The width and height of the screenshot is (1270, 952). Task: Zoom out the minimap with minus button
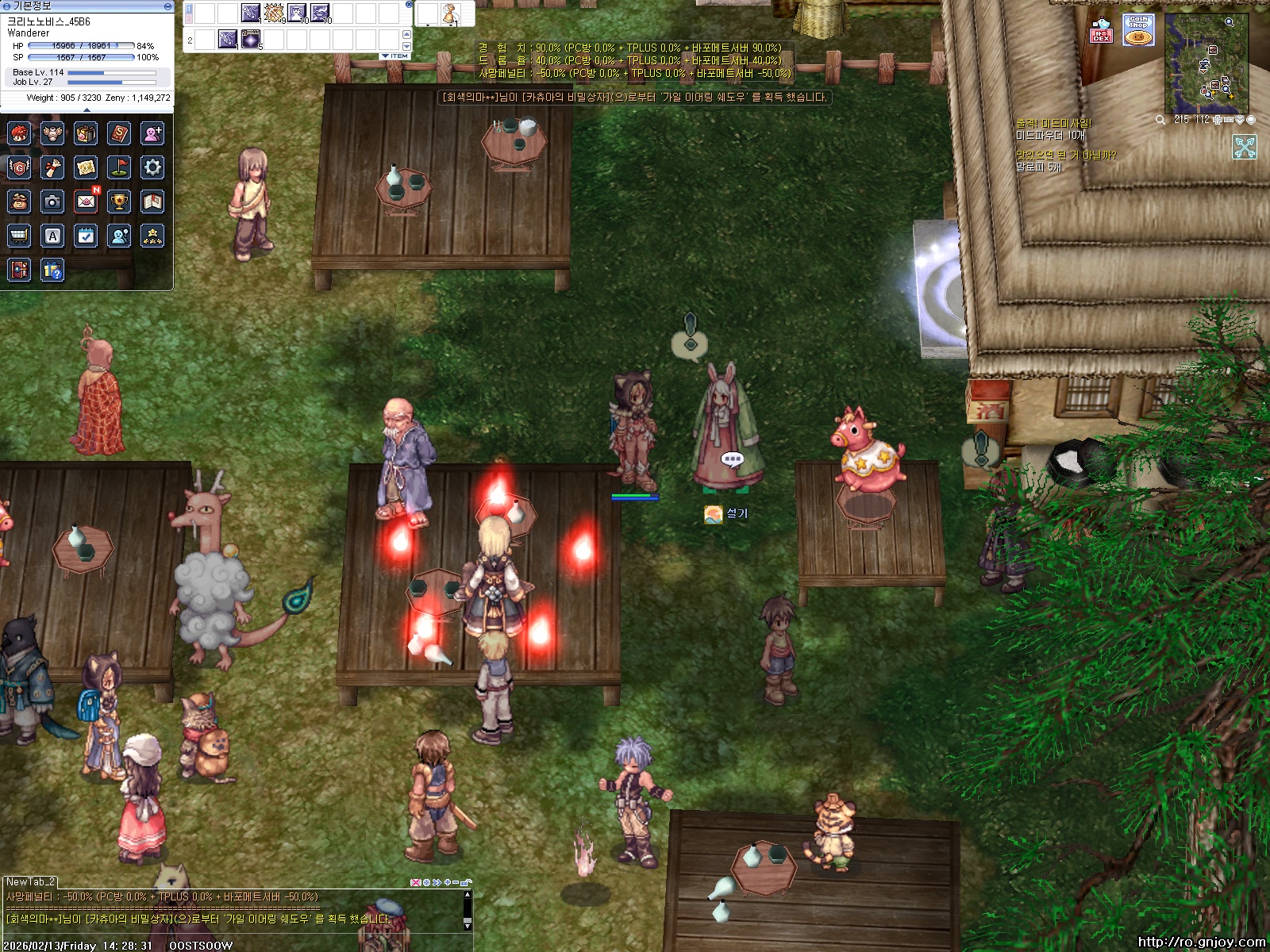[1228, 120]
